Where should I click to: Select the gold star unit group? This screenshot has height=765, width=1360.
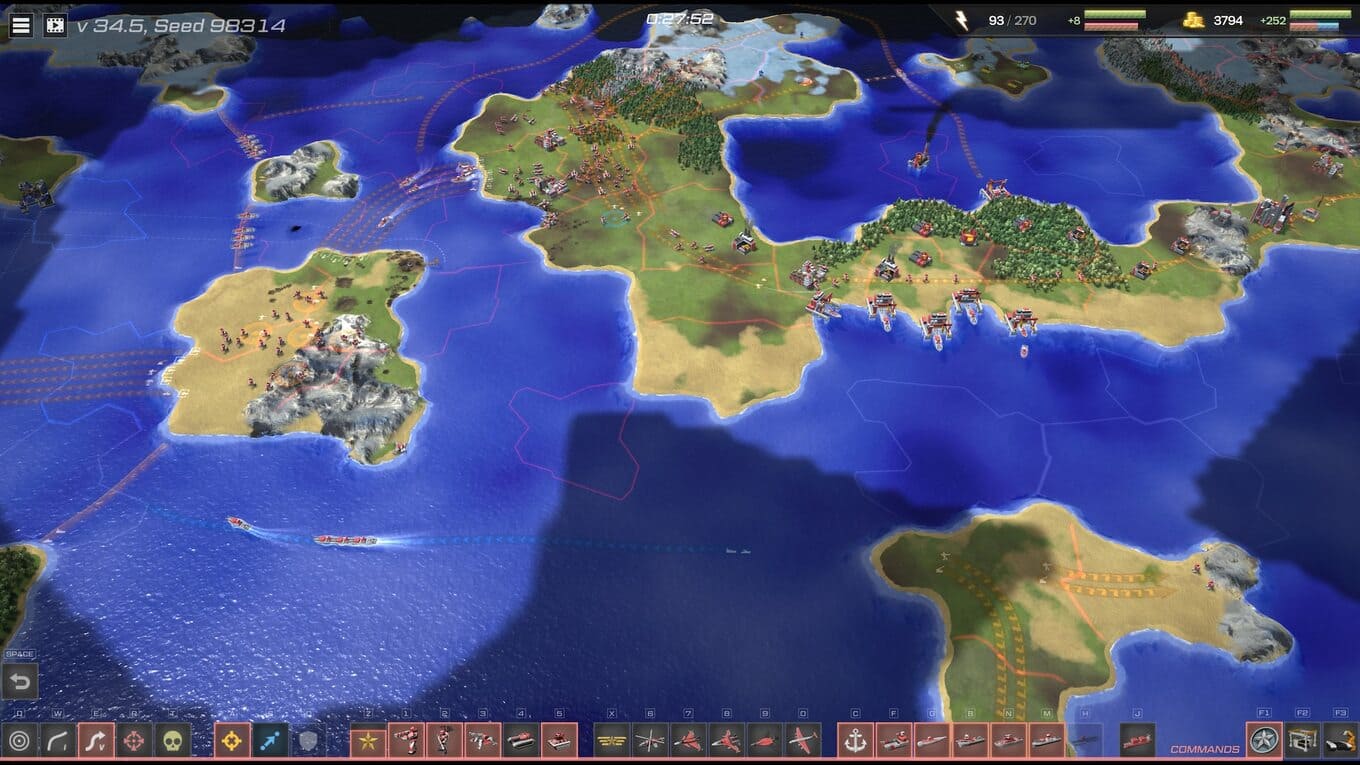click(x=368, y=741)
